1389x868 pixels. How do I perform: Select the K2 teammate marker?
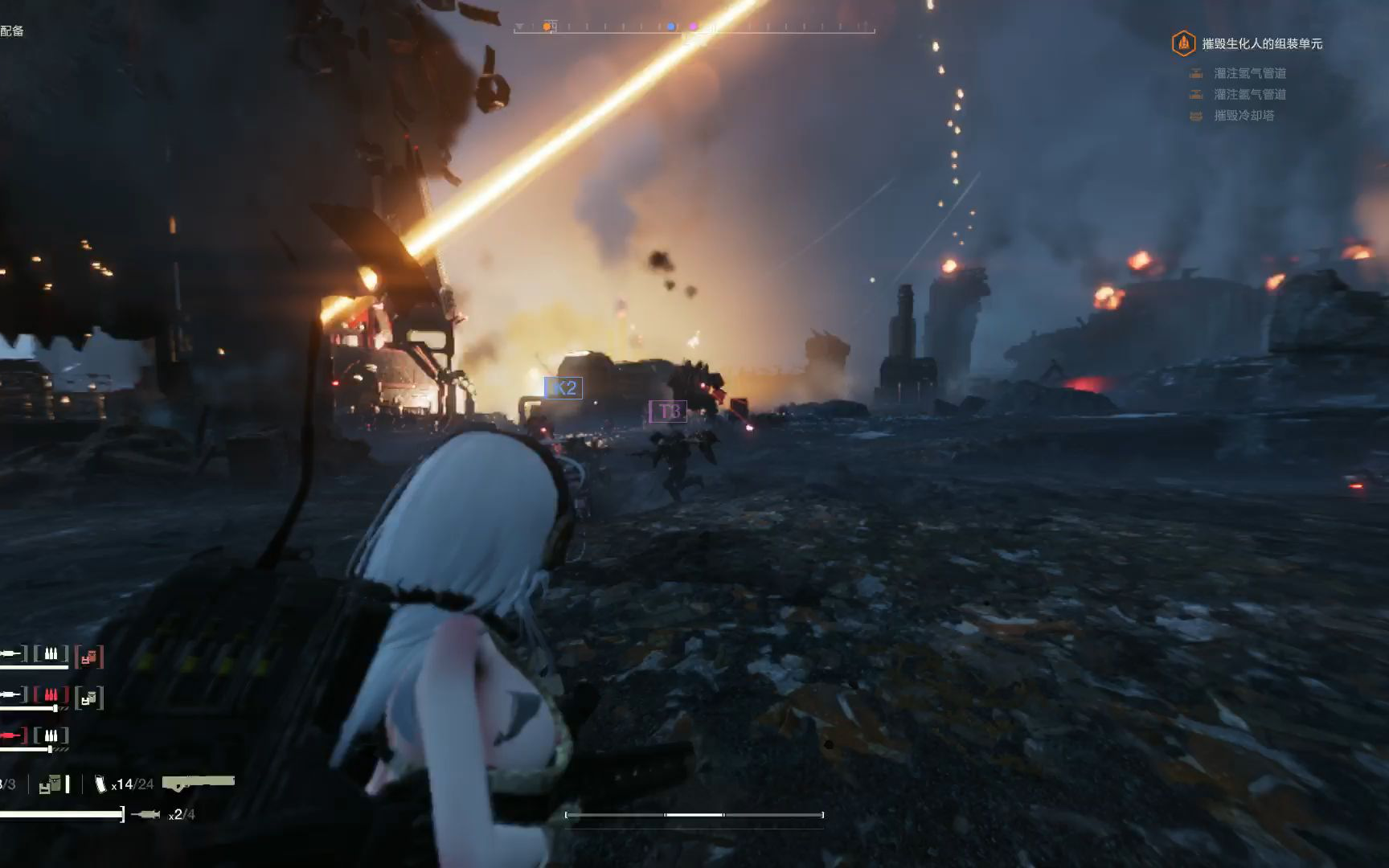click(x=563, y=388)
